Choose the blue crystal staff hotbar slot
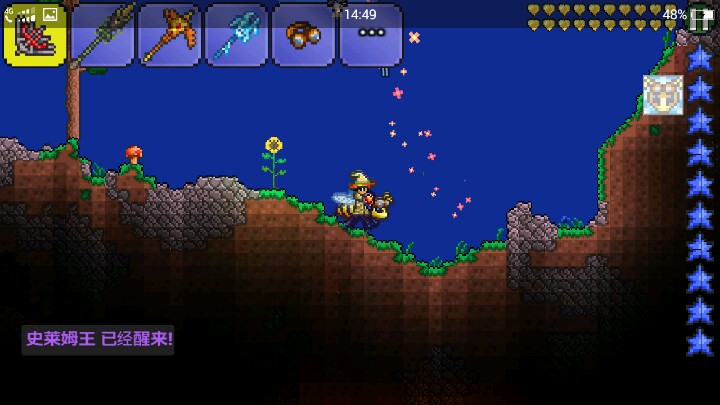Screen dimensions: 720x405 pos(236,34)
